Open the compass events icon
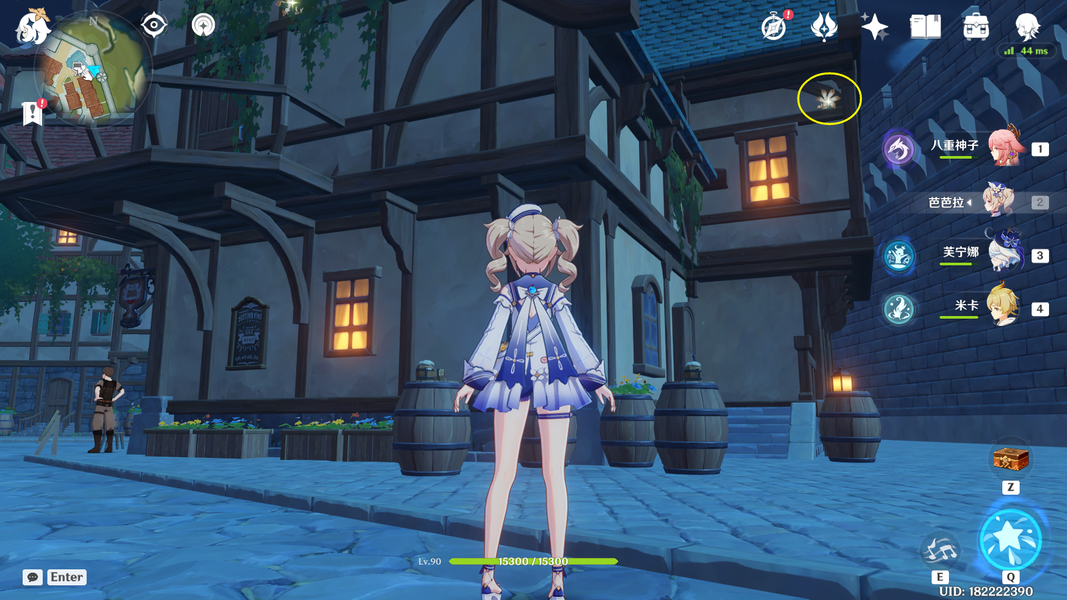This screenshot has width=1067, height=600. click(774, 27)
